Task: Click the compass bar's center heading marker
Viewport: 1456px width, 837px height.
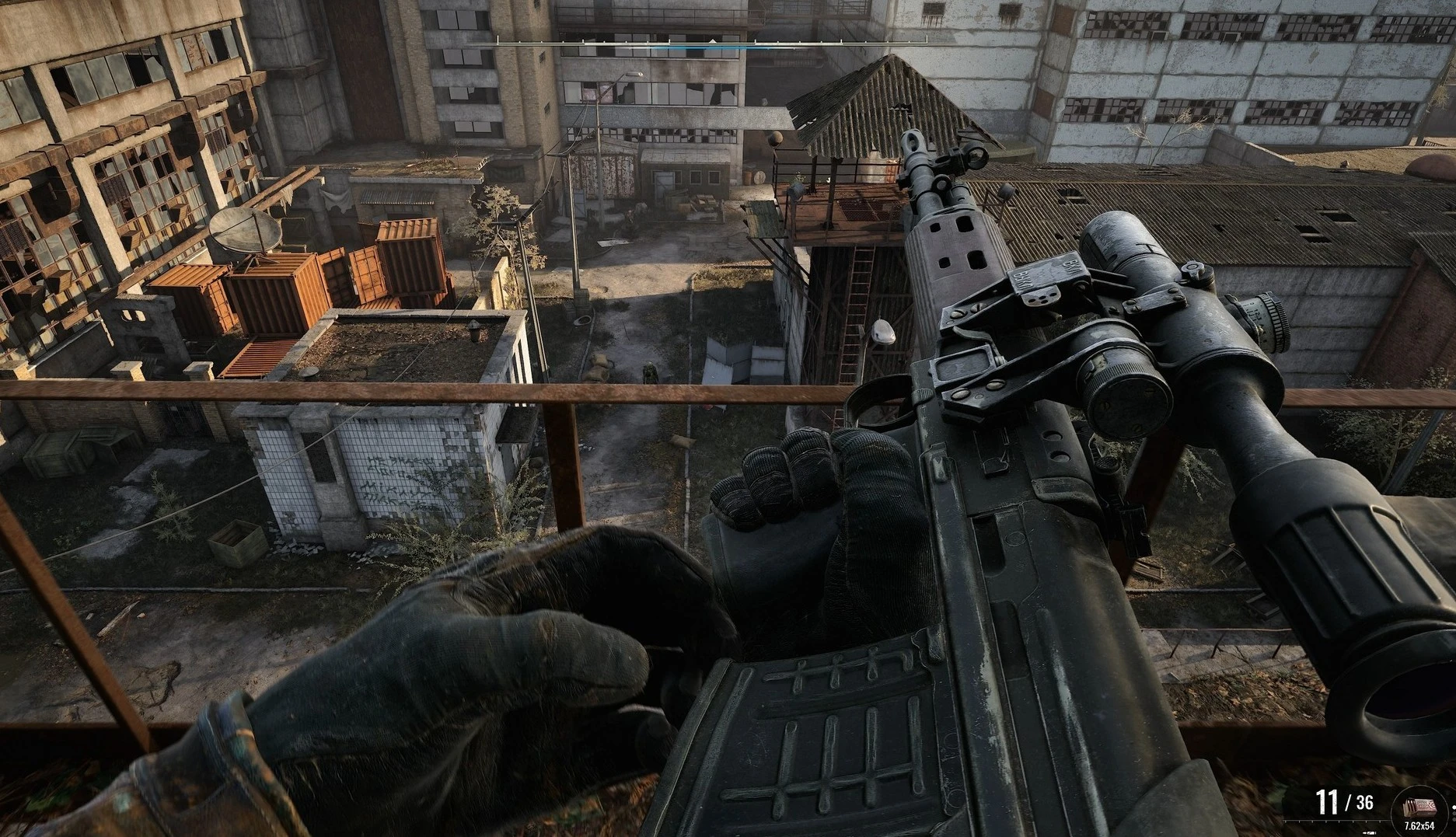Action: (713, 39)
